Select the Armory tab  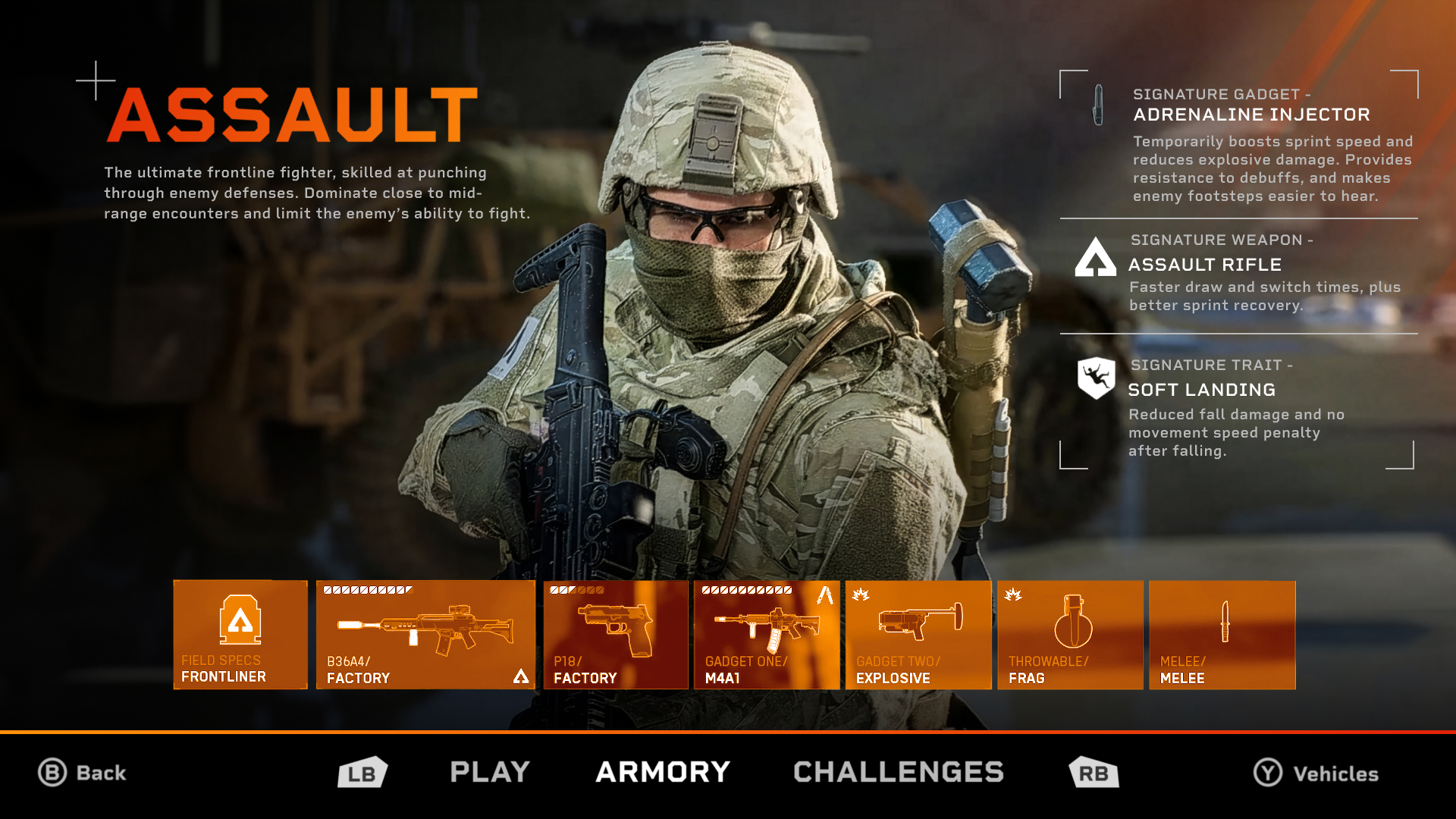662,772
